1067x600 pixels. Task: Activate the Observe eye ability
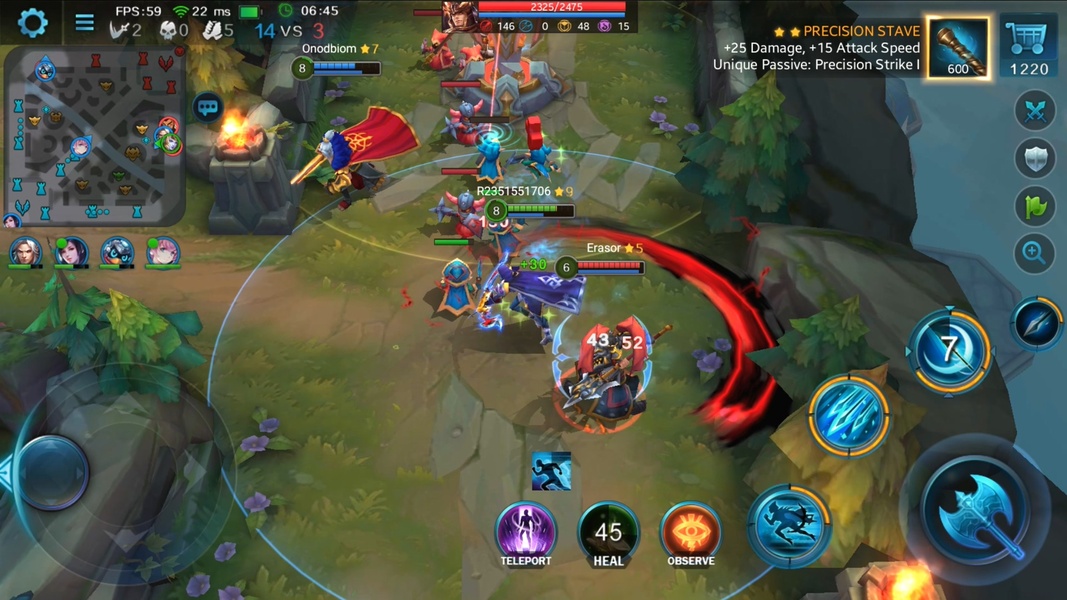690,531
